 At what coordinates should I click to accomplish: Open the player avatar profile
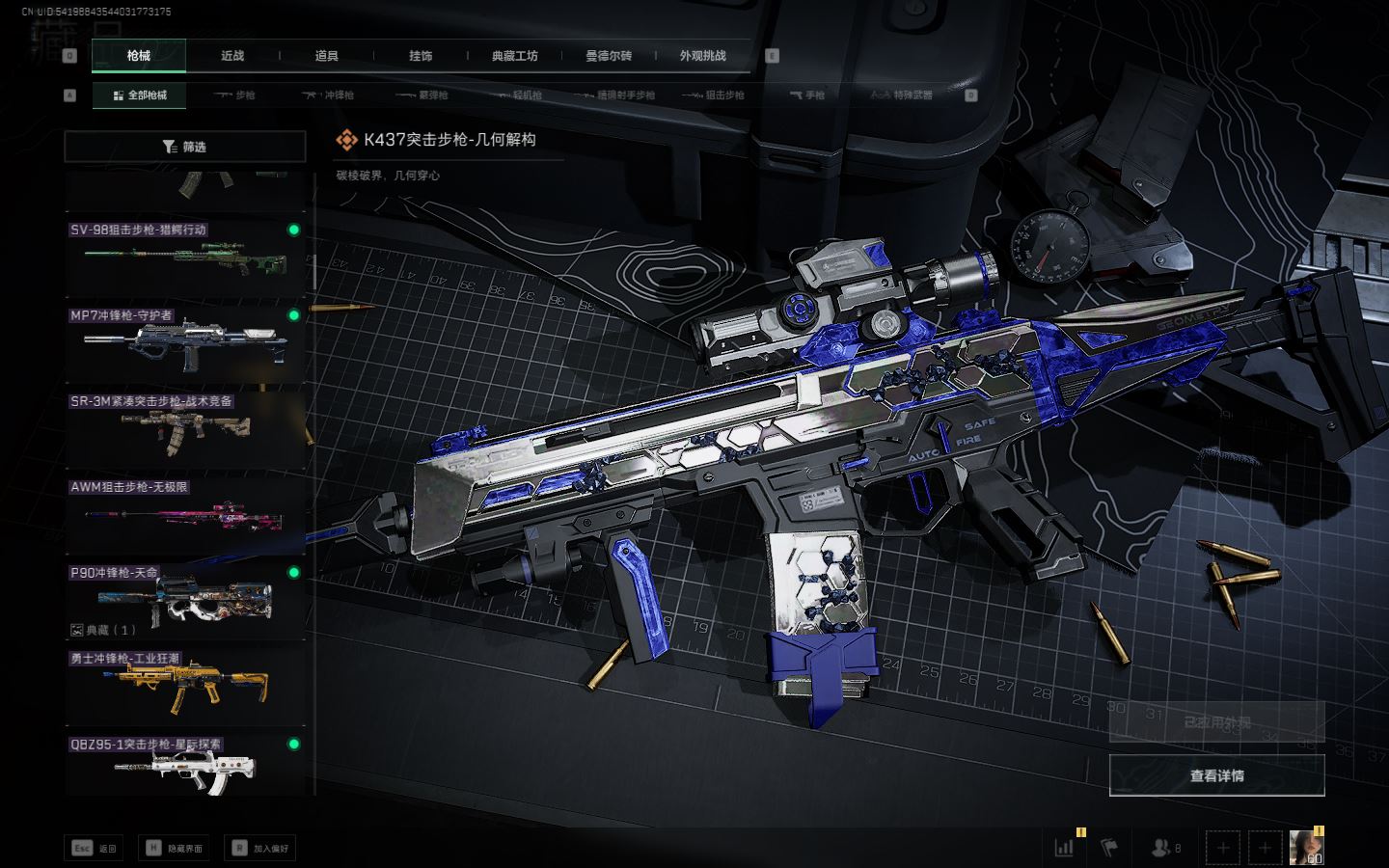1306,847
